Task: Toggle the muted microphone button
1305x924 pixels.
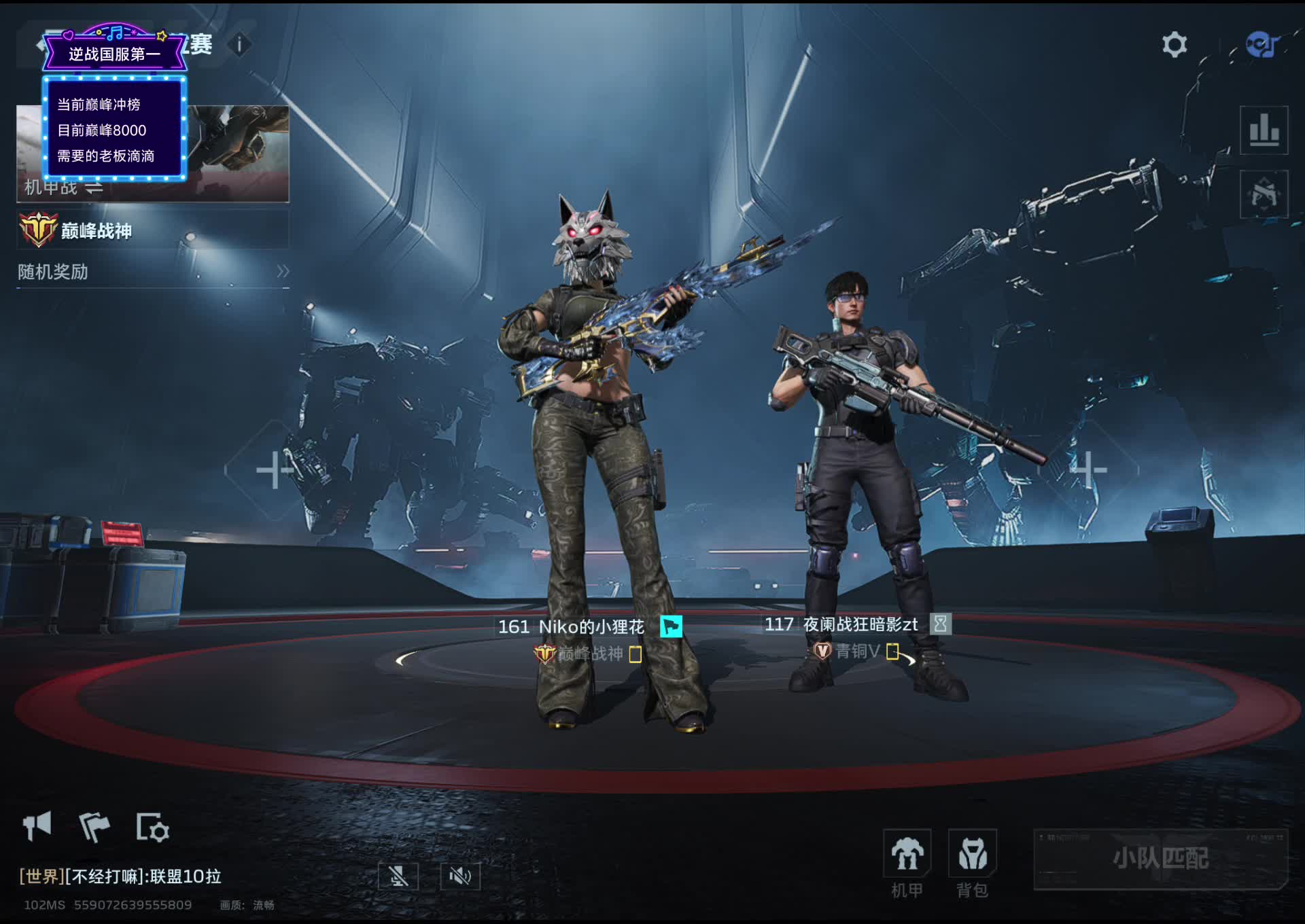Action: point(398,876)
